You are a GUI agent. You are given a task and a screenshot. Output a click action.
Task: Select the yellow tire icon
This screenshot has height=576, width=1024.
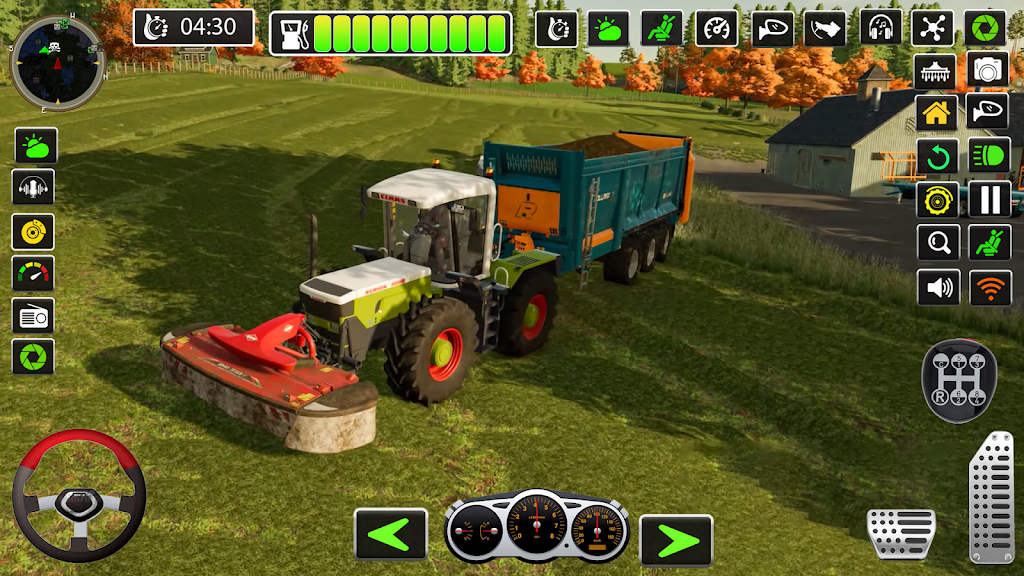point(937,200)
